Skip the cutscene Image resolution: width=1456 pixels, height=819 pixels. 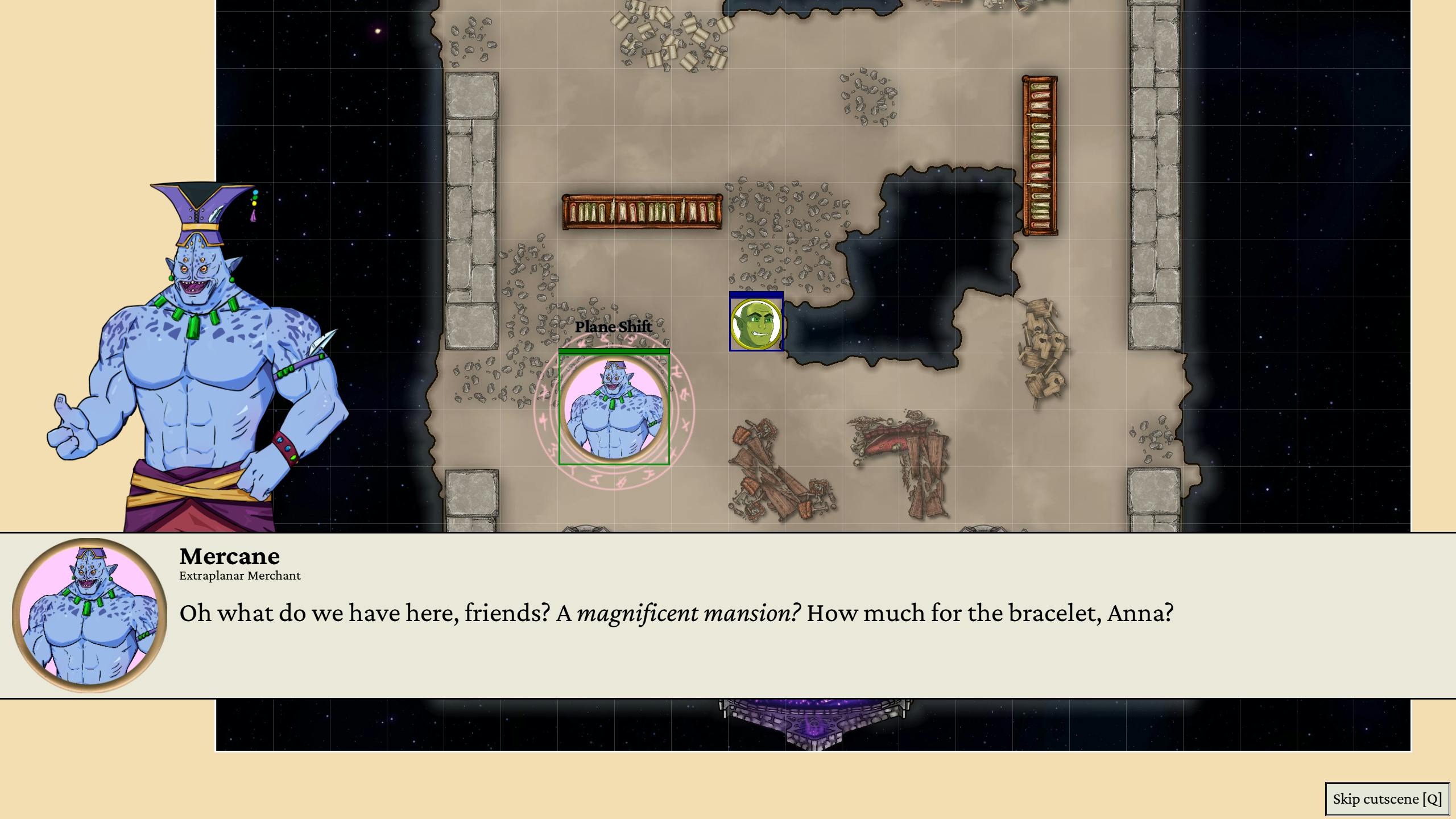pos(1387,799)
